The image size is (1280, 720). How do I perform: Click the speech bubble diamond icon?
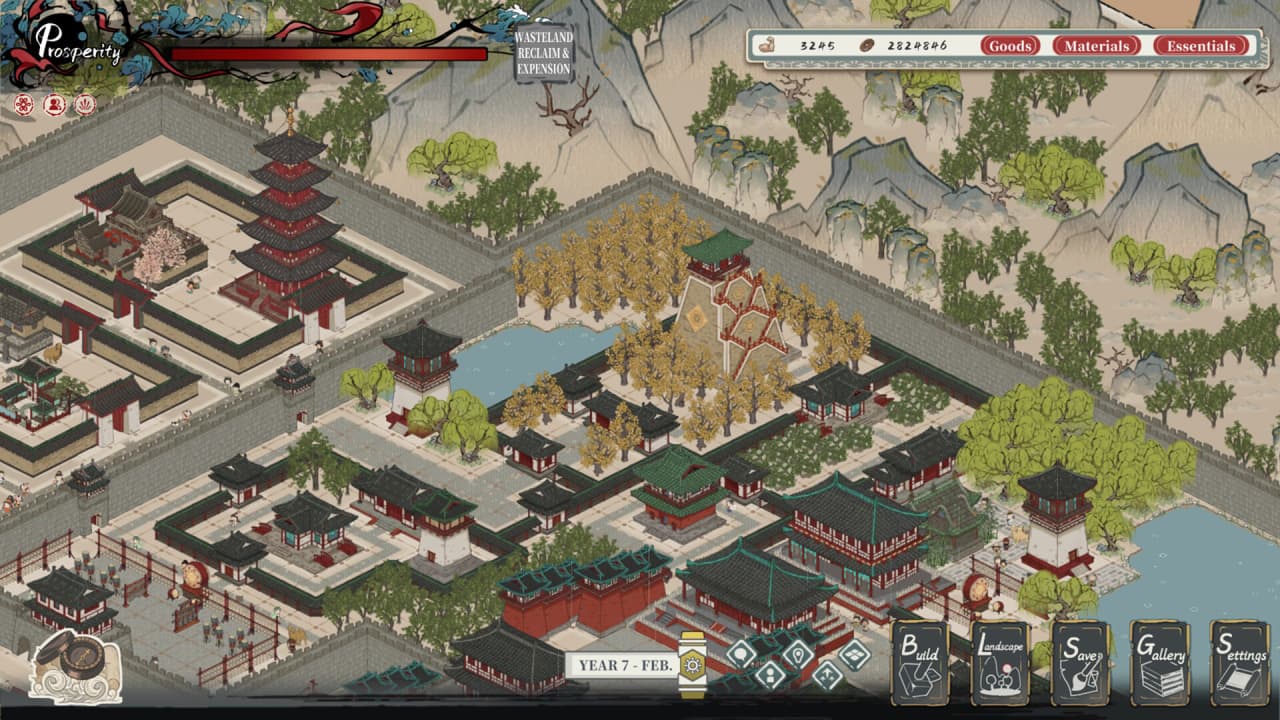coord(741,654)
